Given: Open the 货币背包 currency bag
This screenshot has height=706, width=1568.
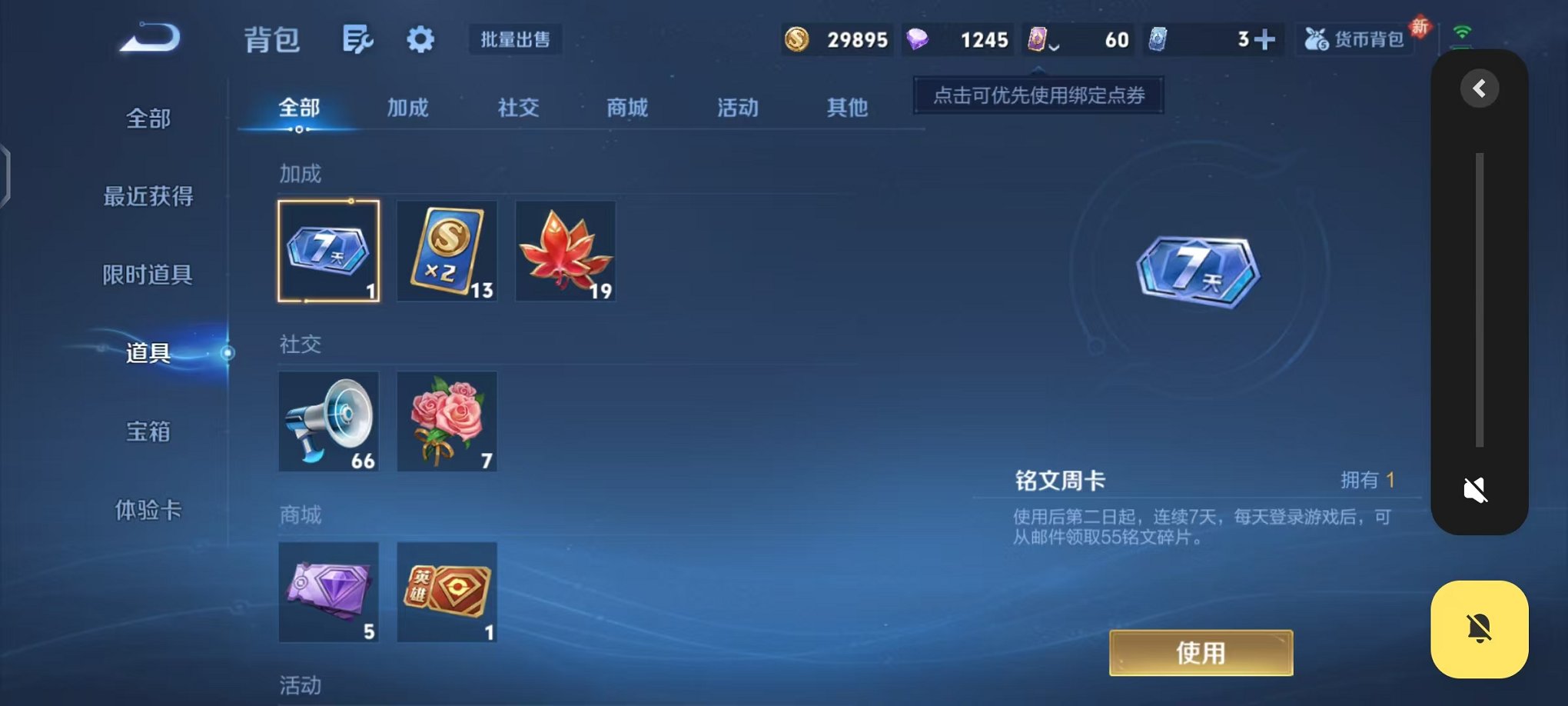Looking at the screenshot, I should [x=1355, y=39].
